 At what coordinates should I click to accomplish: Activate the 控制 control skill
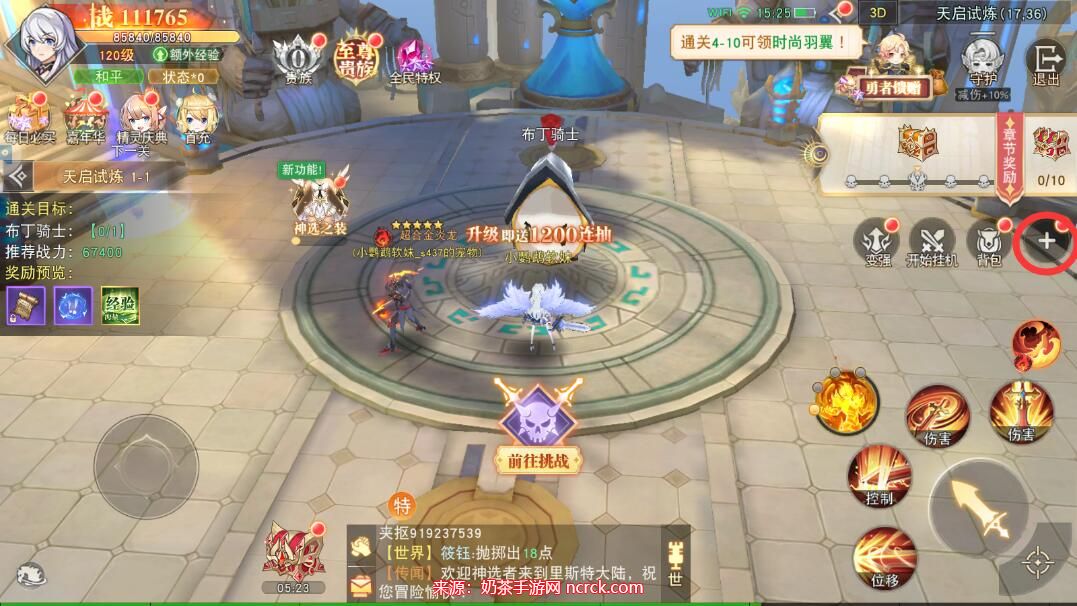tap(879, 475)
